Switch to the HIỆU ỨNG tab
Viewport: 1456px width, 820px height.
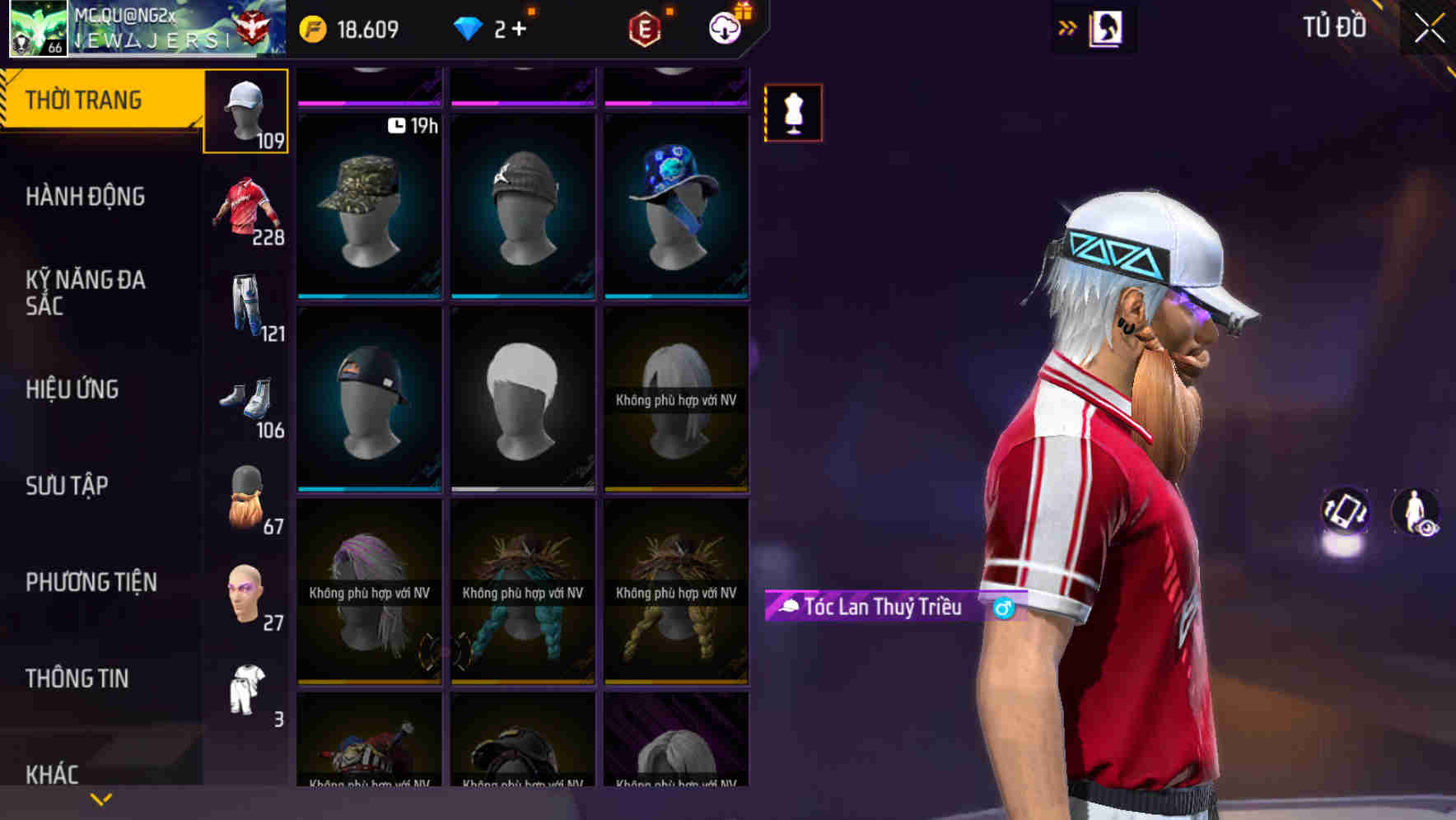coord(72,389)
